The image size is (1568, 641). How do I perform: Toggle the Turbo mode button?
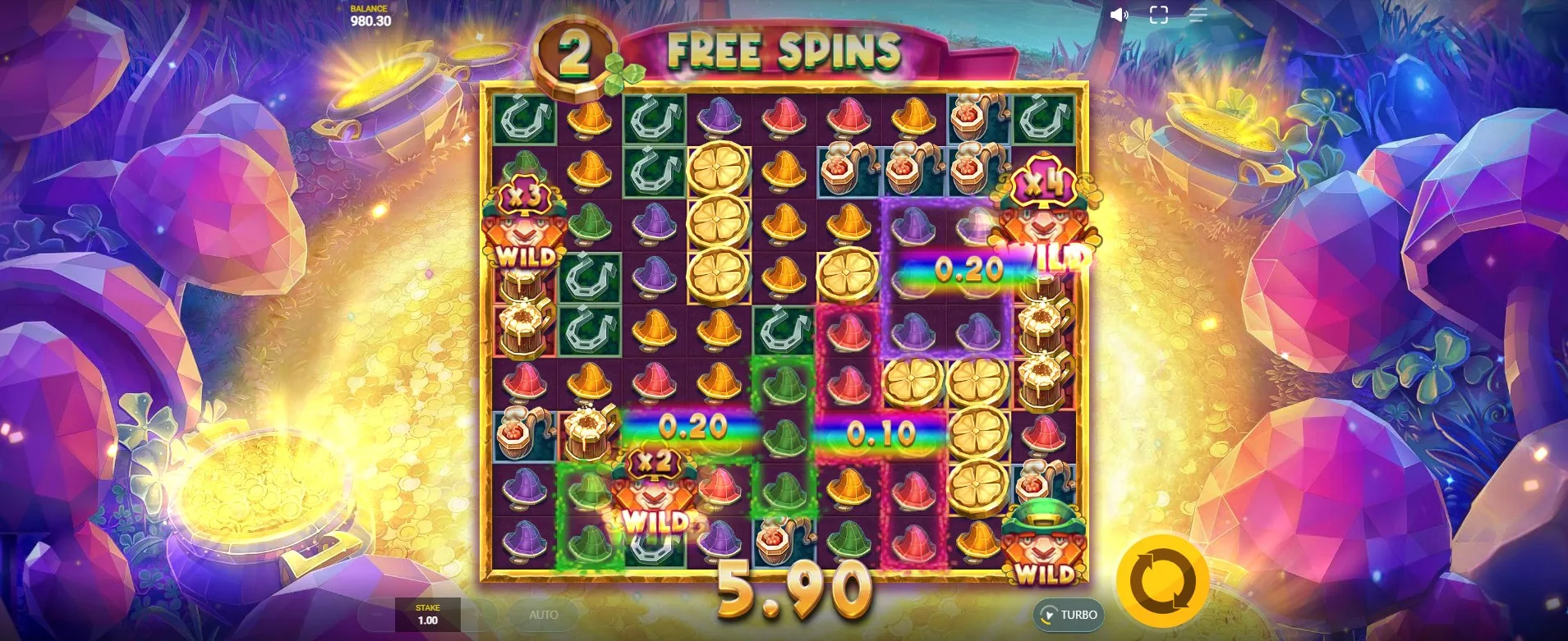(1069, 615)
